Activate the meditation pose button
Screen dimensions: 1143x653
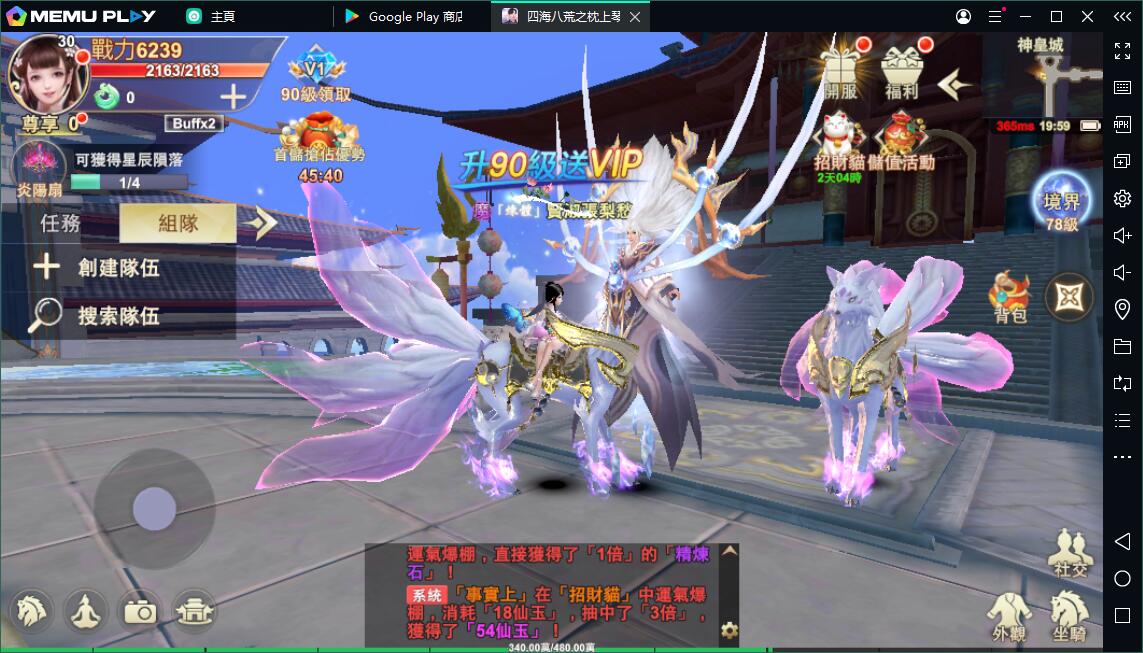(x=86, y=611)
